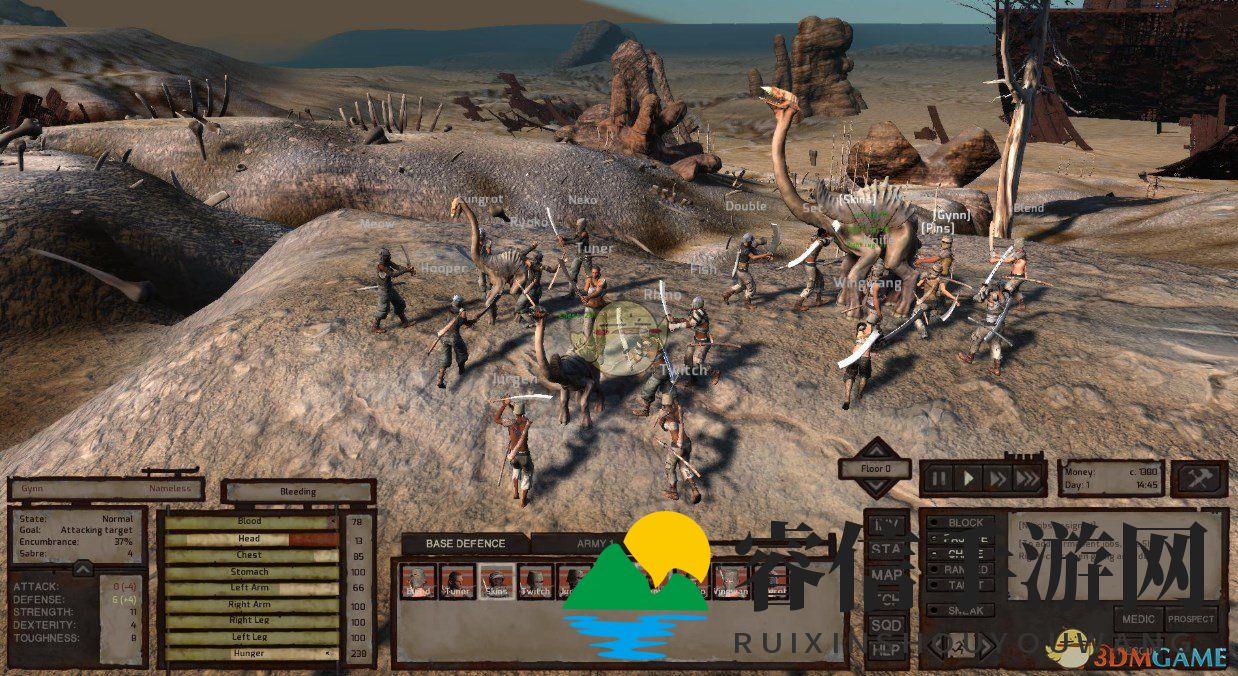Select the Skins character portrait
Screen dimensions: 1238x676
coord(496,579)
